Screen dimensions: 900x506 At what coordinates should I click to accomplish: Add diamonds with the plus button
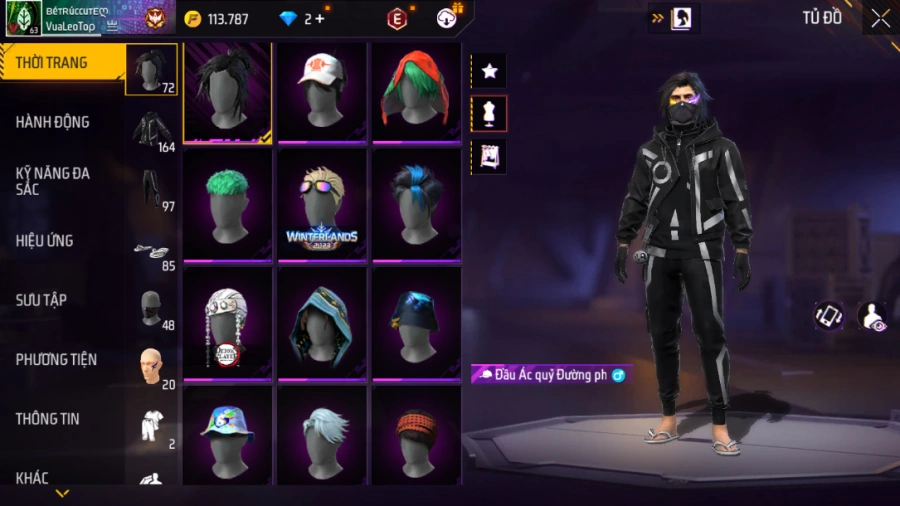(318, 18)
